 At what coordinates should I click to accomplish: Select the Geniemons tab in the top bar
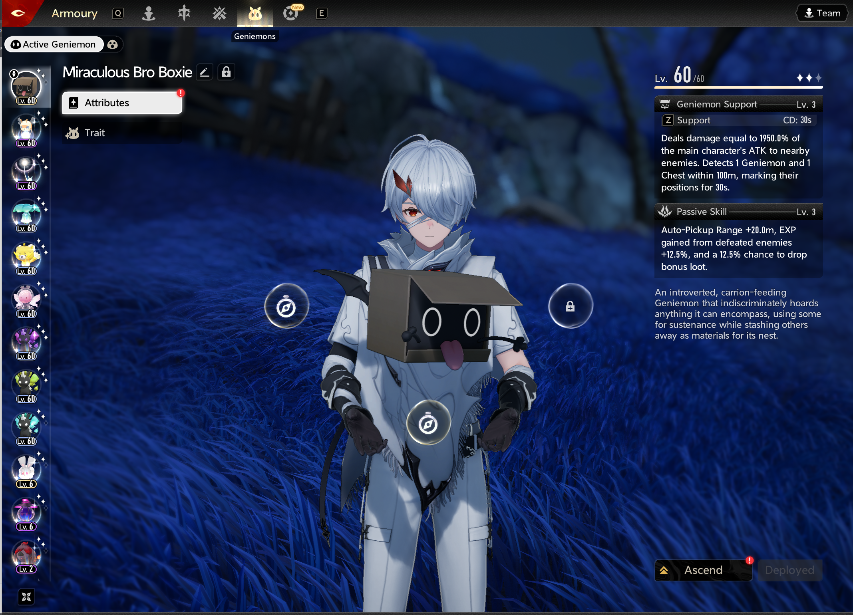click(254, 14)
